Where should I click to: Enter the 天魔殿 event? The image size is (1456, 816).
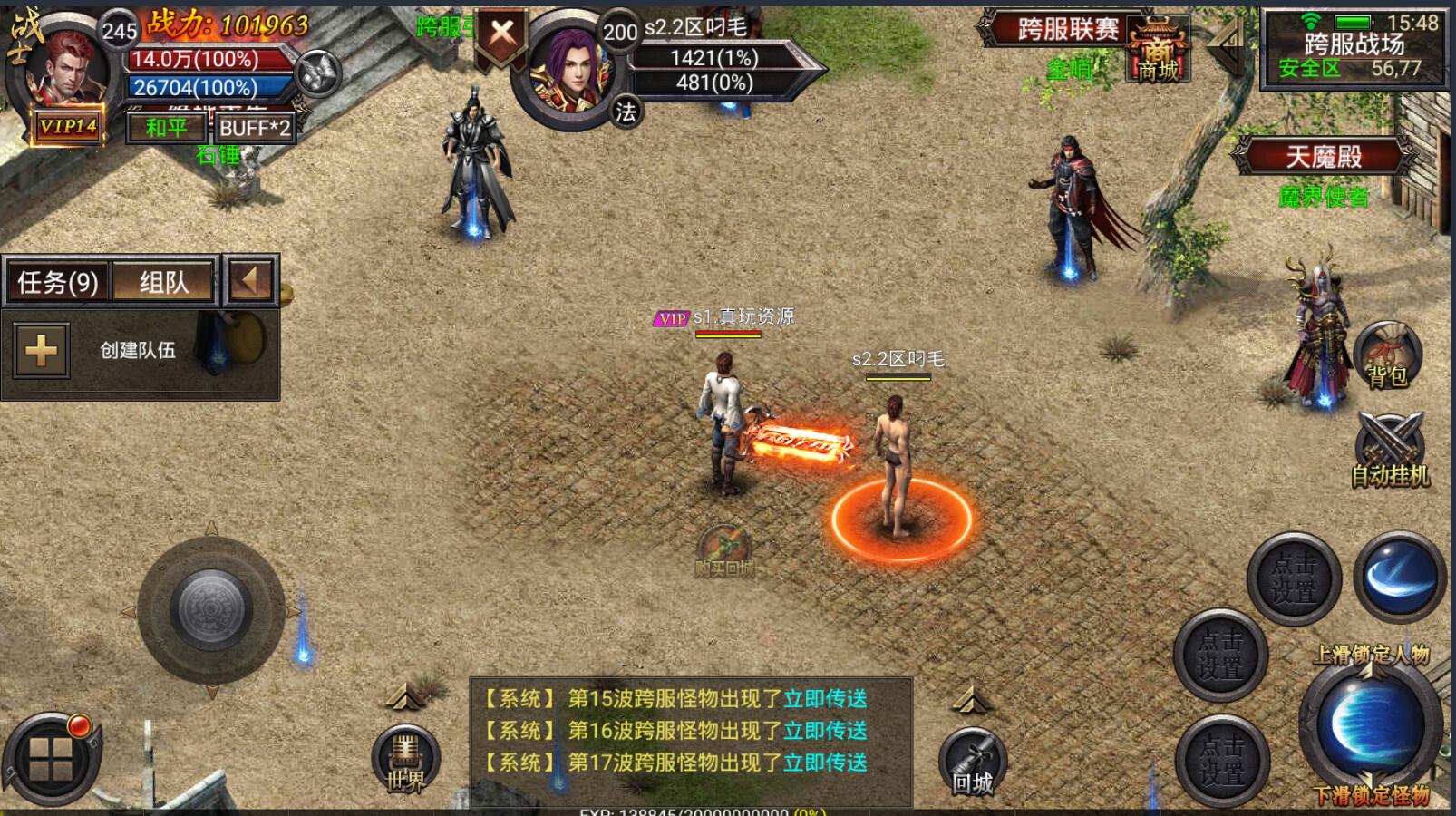(x=1323, y=158)
